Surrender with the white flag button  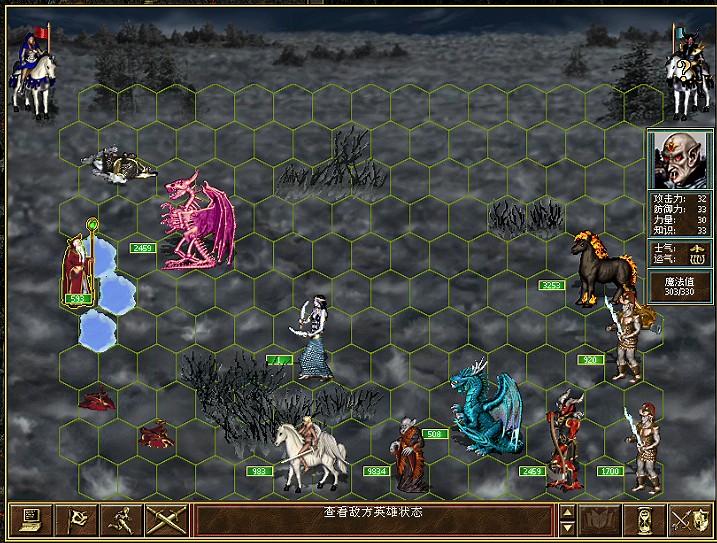pyautogui.click(x=75, y=520)
